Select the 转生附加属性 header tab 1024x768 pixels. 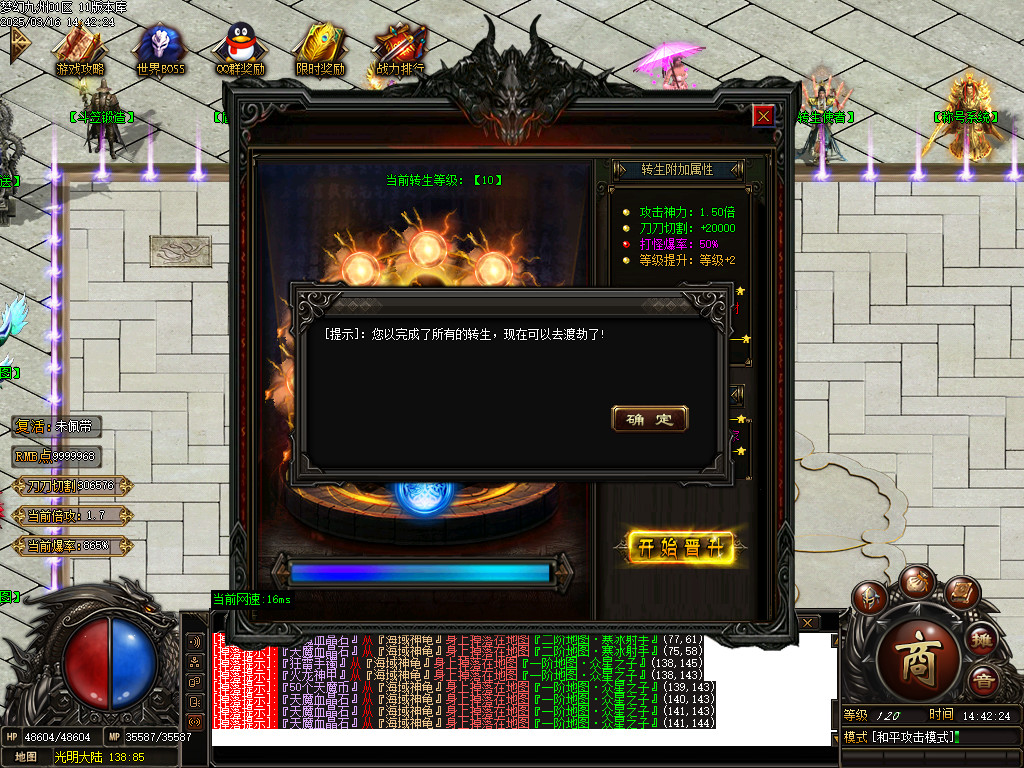(677, 169)
